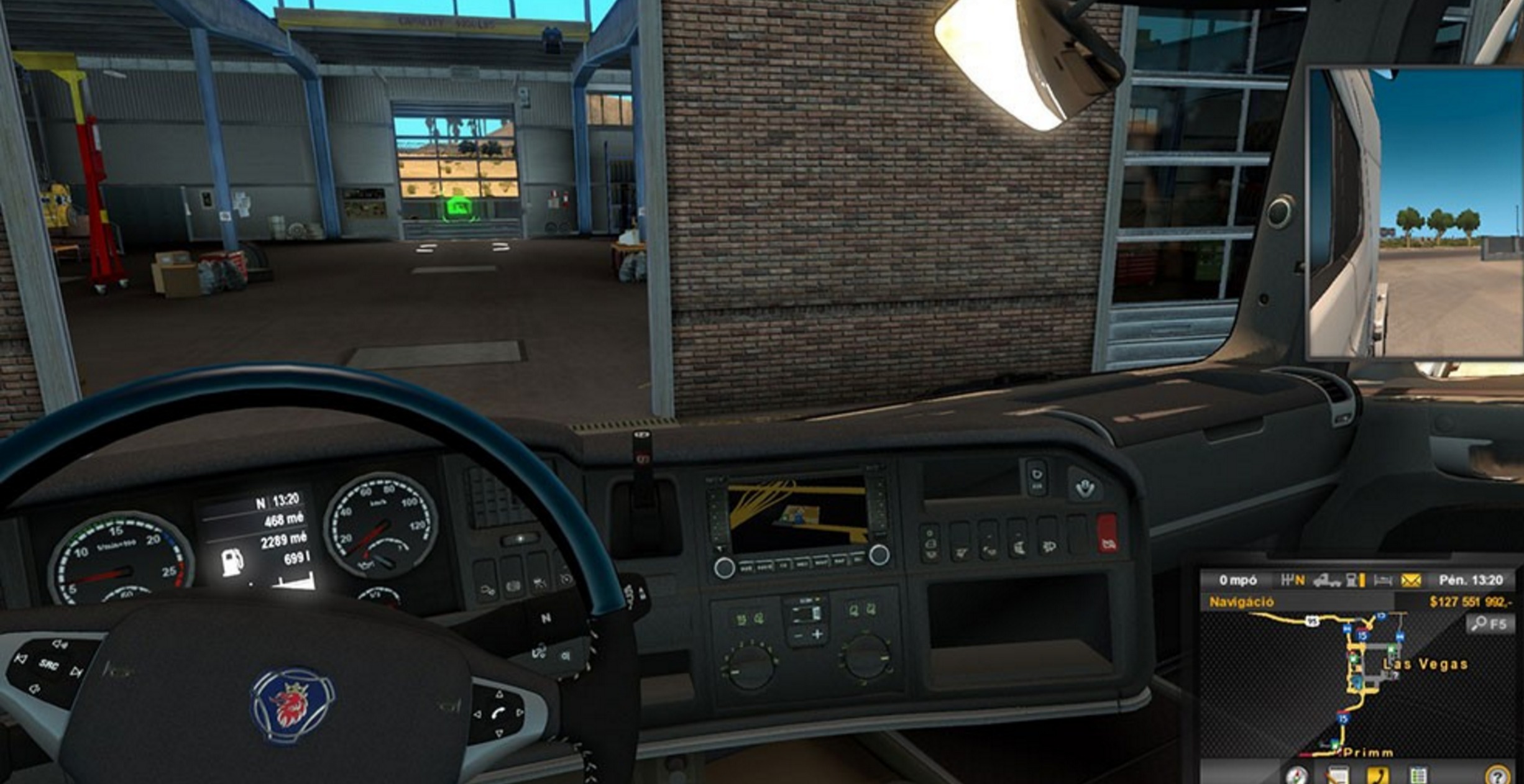Switch to the compass navigation tab
The height and width of the screenshot is (784, 1524).
1296,775
